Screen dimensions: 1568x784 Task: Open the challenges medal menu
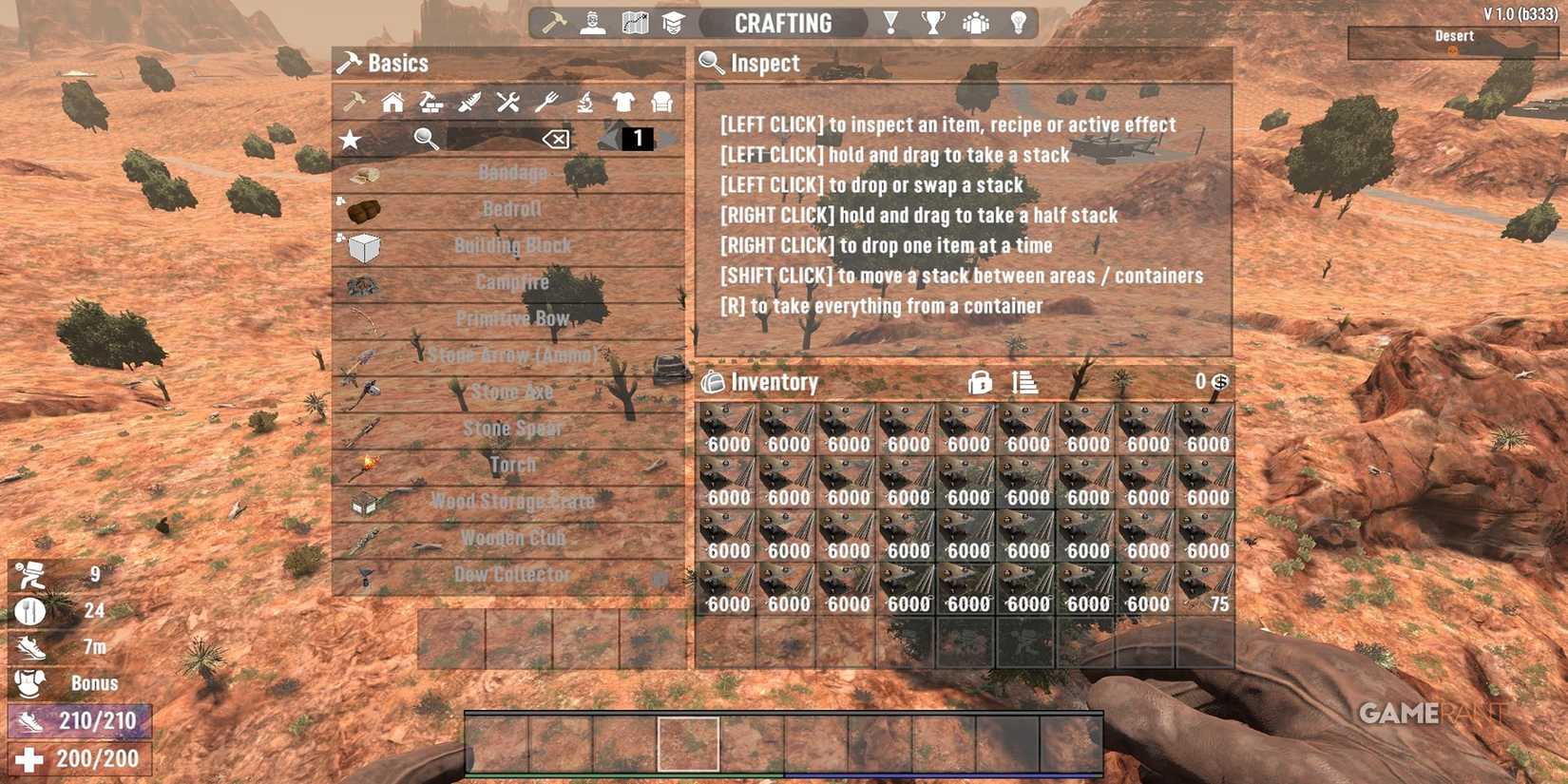pos(889,22)
